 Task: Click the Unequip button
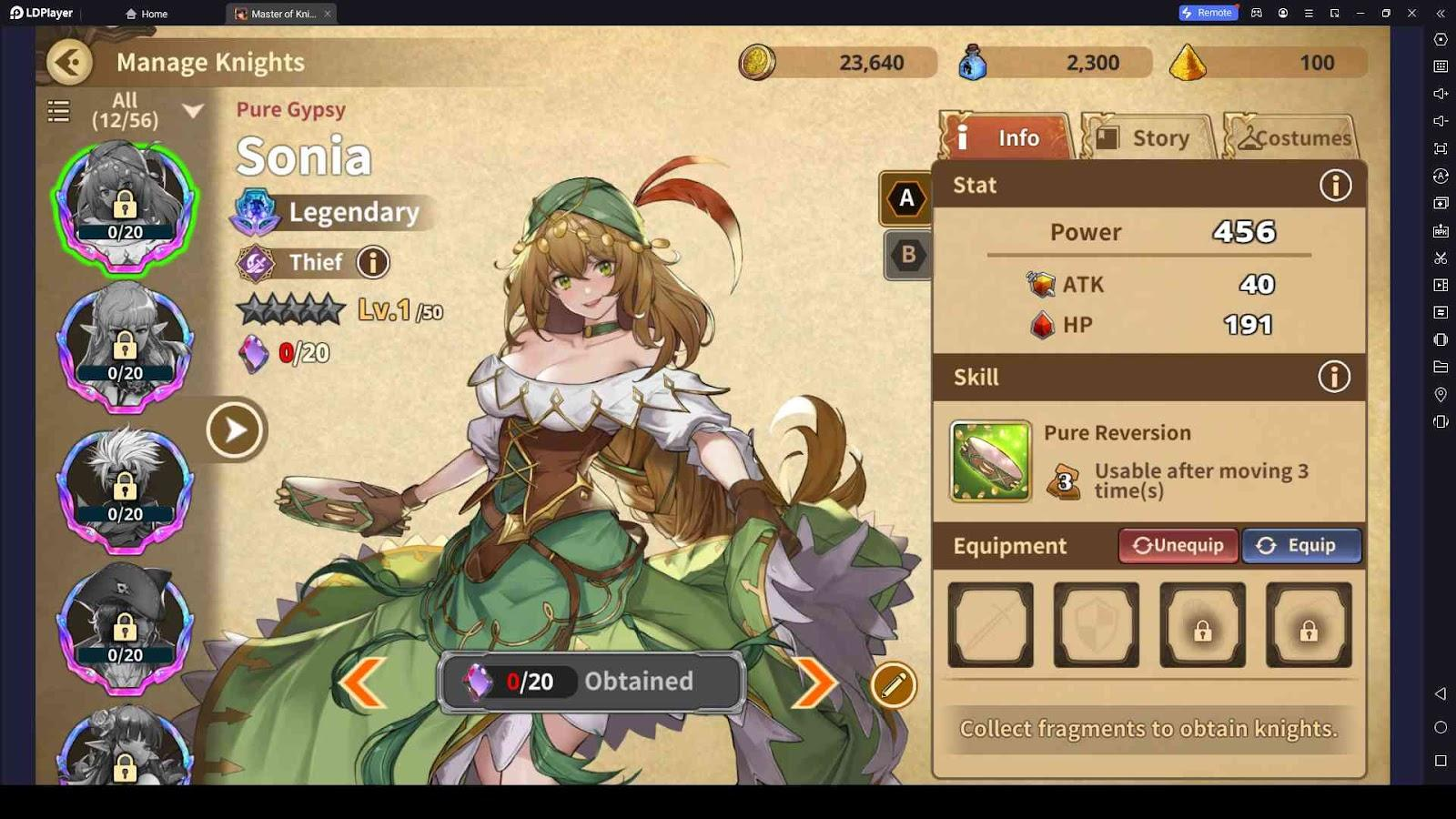1178,546
